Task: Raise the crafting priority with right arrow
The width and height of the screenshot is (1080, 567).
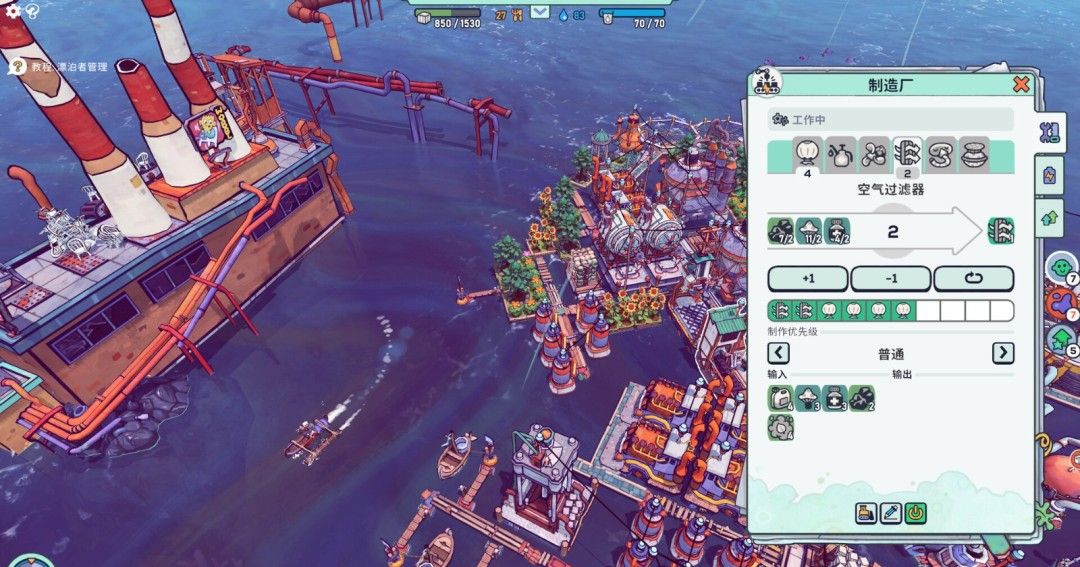Action: [1002, 353]
